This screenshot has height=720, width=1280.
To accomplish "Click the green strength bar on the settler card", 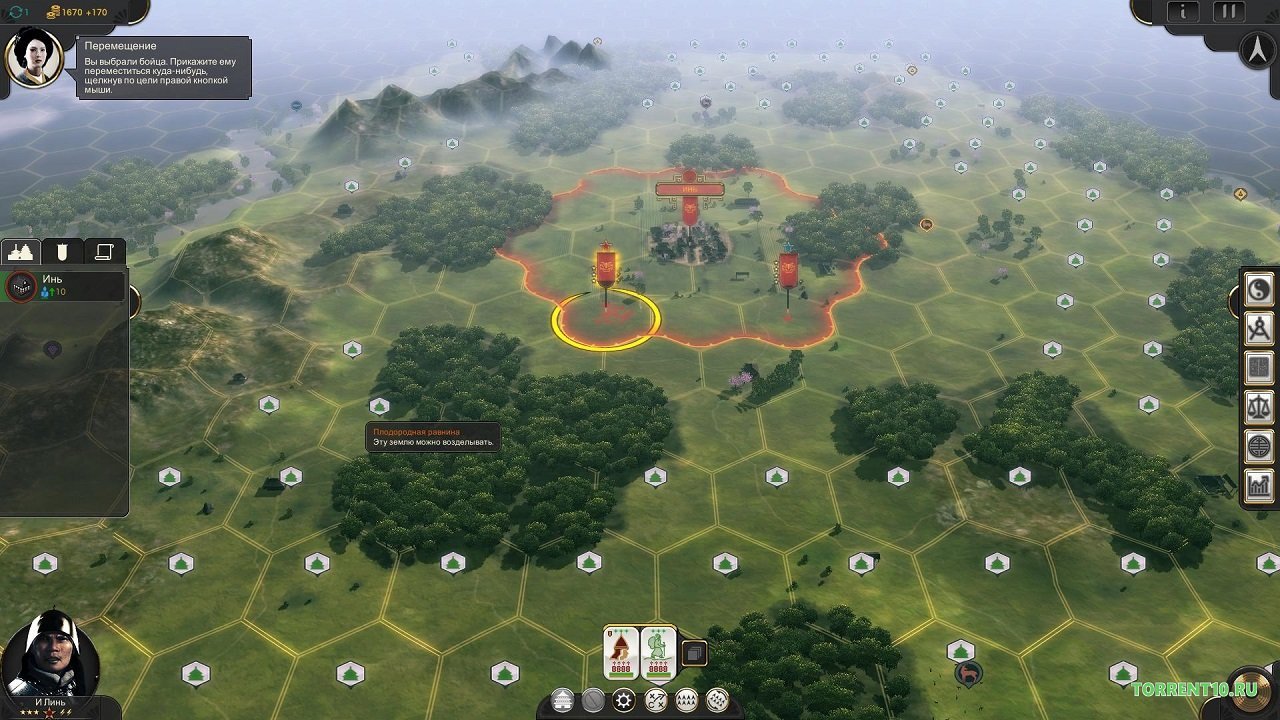I will tap(620, 675).
